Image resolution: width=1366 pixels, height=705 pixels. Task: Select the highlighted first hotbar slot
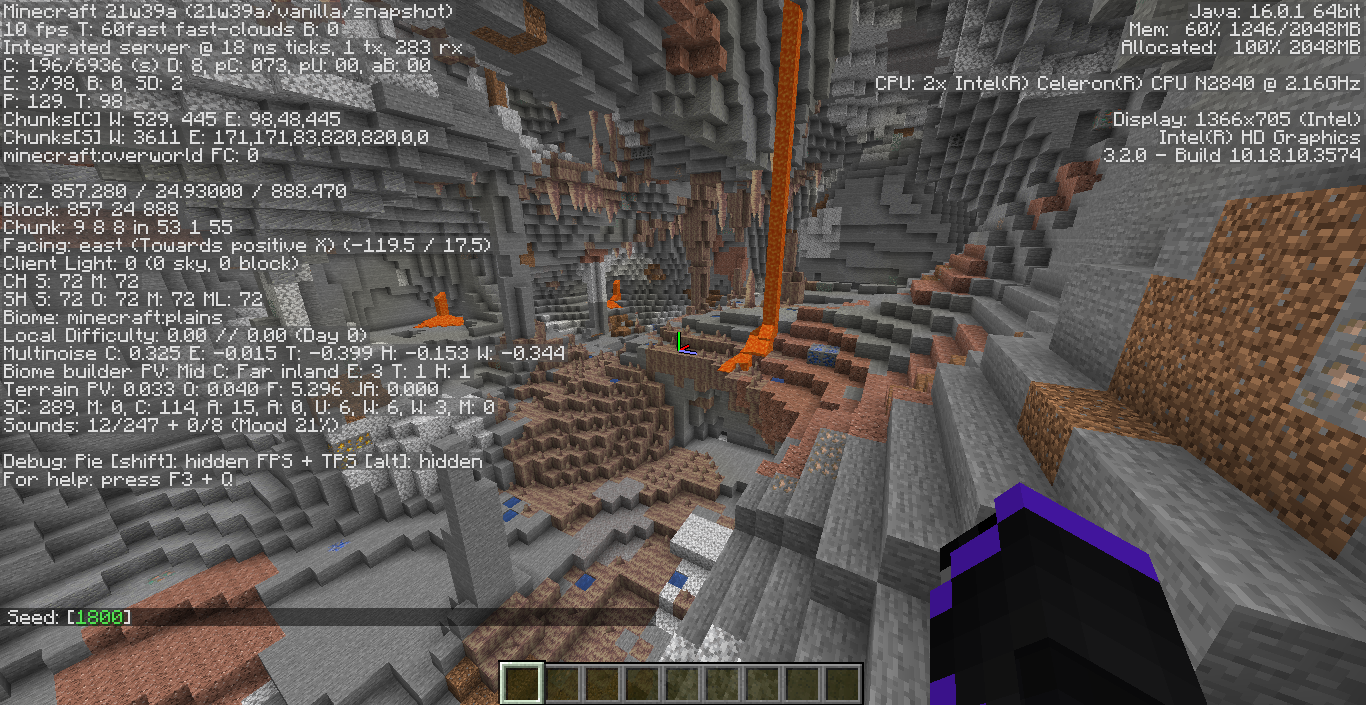pyautogui.click(x=522, y=684)
